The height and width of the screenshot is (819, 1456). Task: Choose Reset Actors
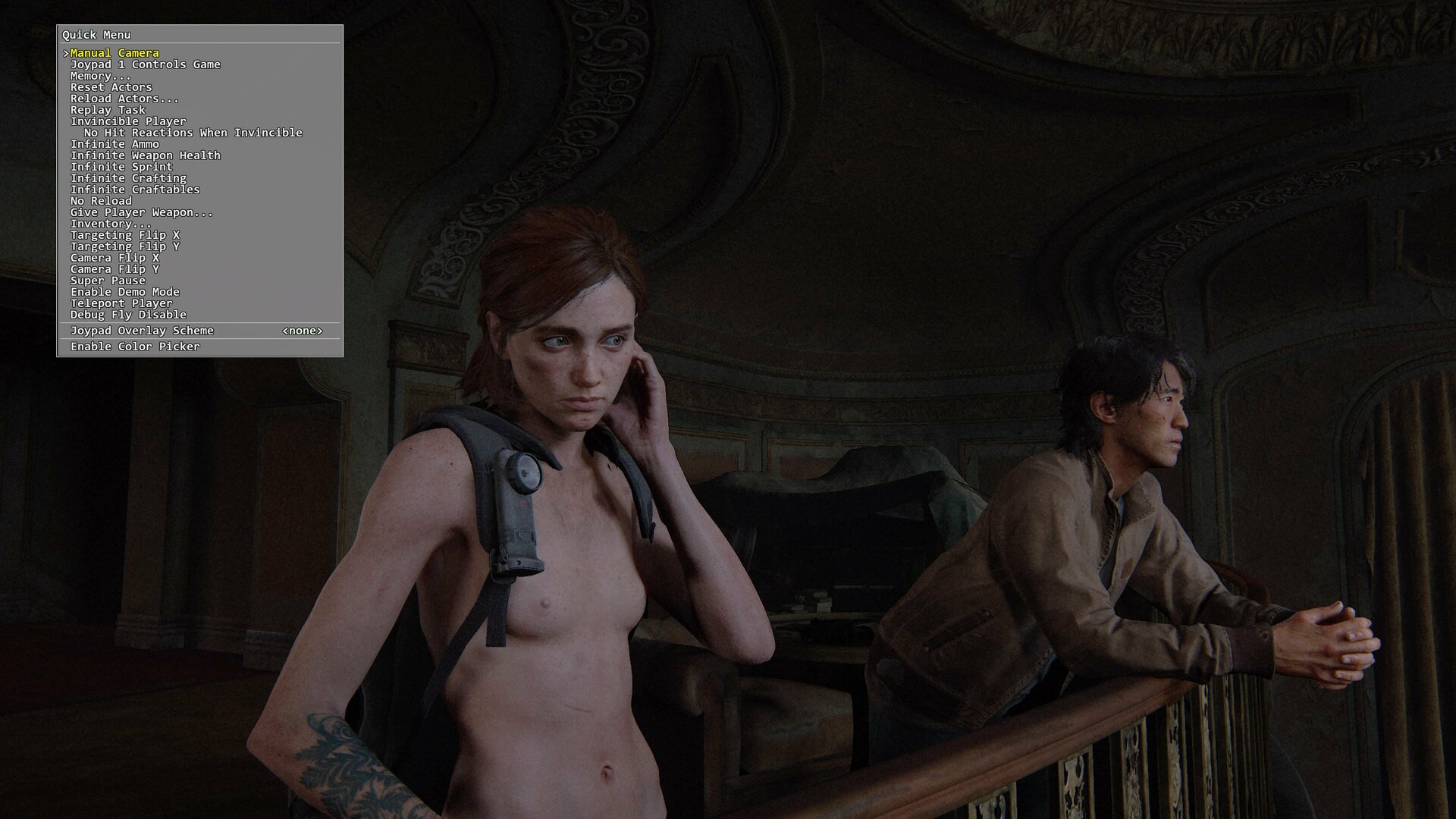coord(111,87)
